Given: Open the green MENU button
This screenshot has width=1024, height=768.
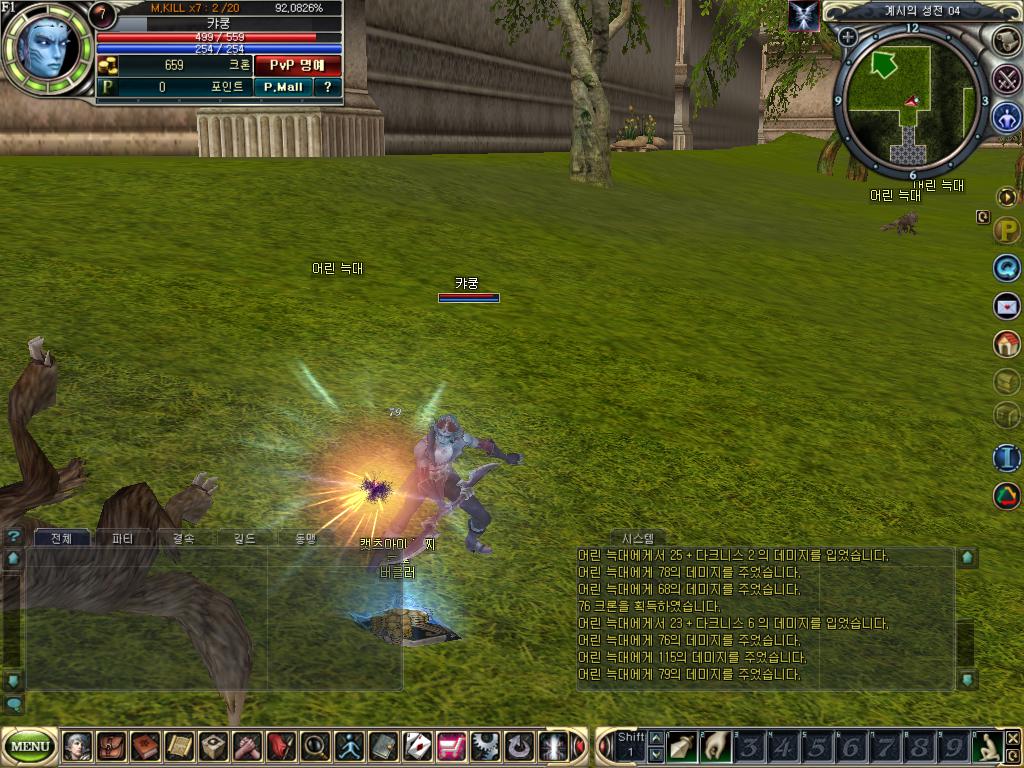Looking at the screenshot, I should click(30, 746).
